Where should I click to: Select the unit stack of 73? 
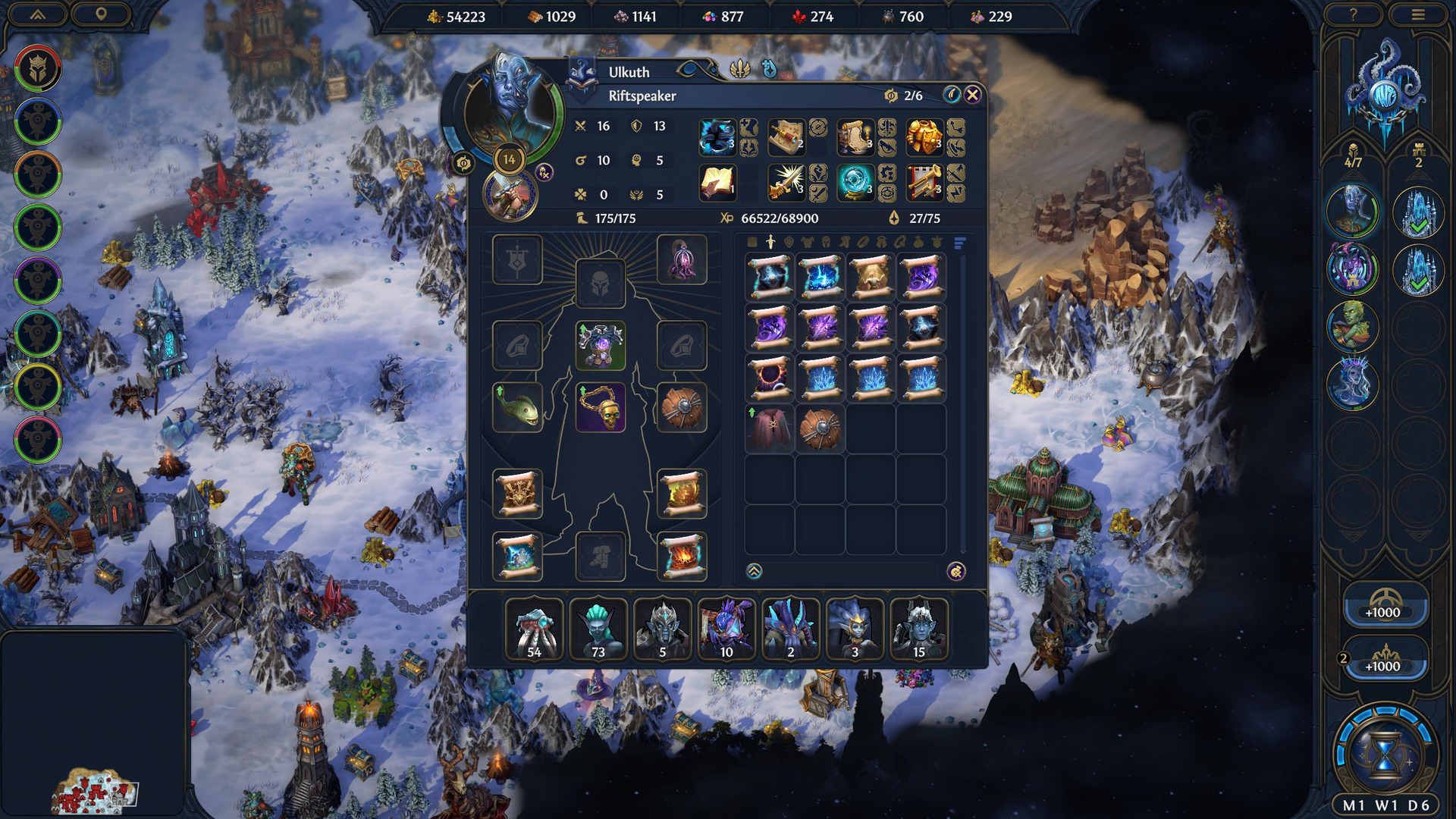(x=598, y=629)
